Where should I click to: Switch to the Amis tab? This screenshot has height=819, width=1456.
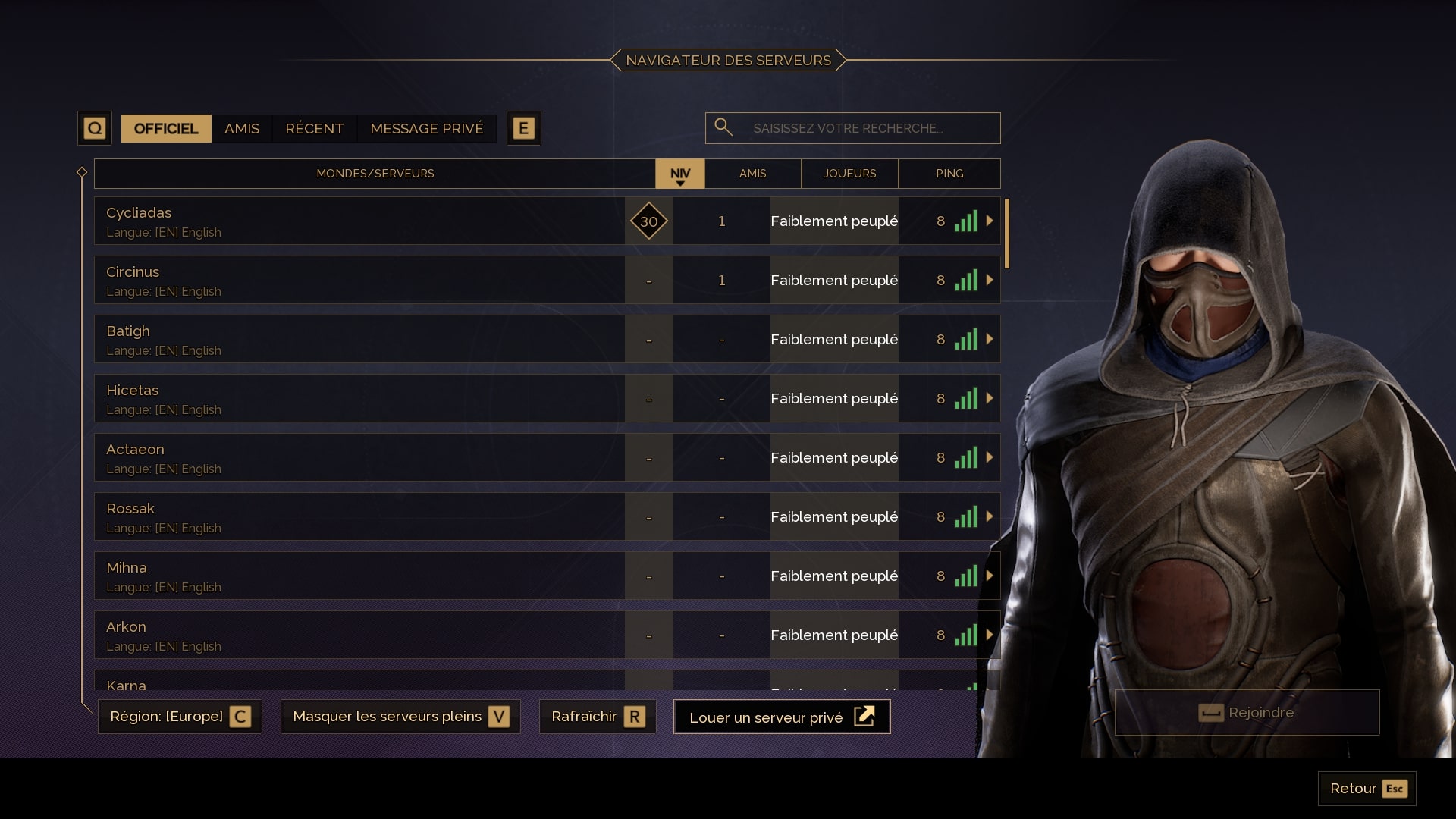240,128
